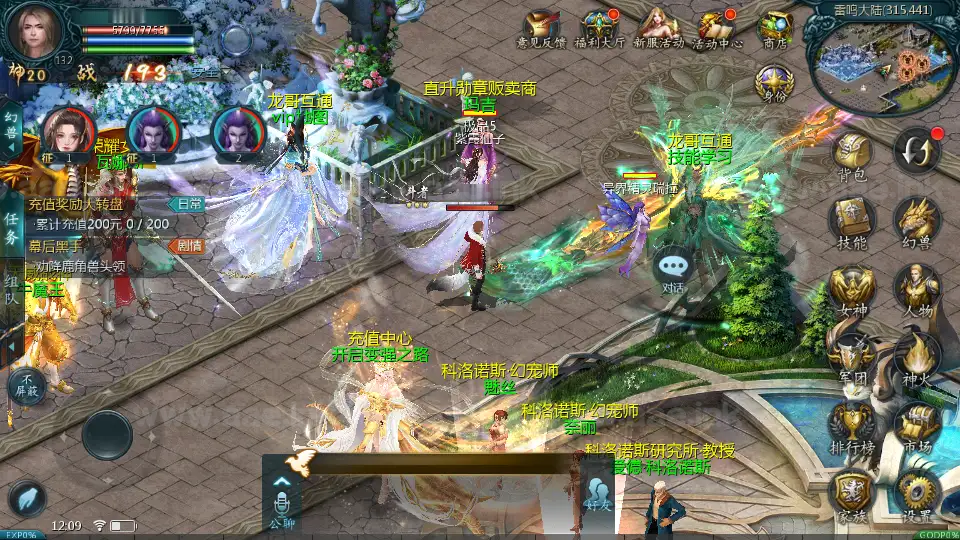
Task: Tap the 公聊 microphone chat button
Action: click(281, 500)
